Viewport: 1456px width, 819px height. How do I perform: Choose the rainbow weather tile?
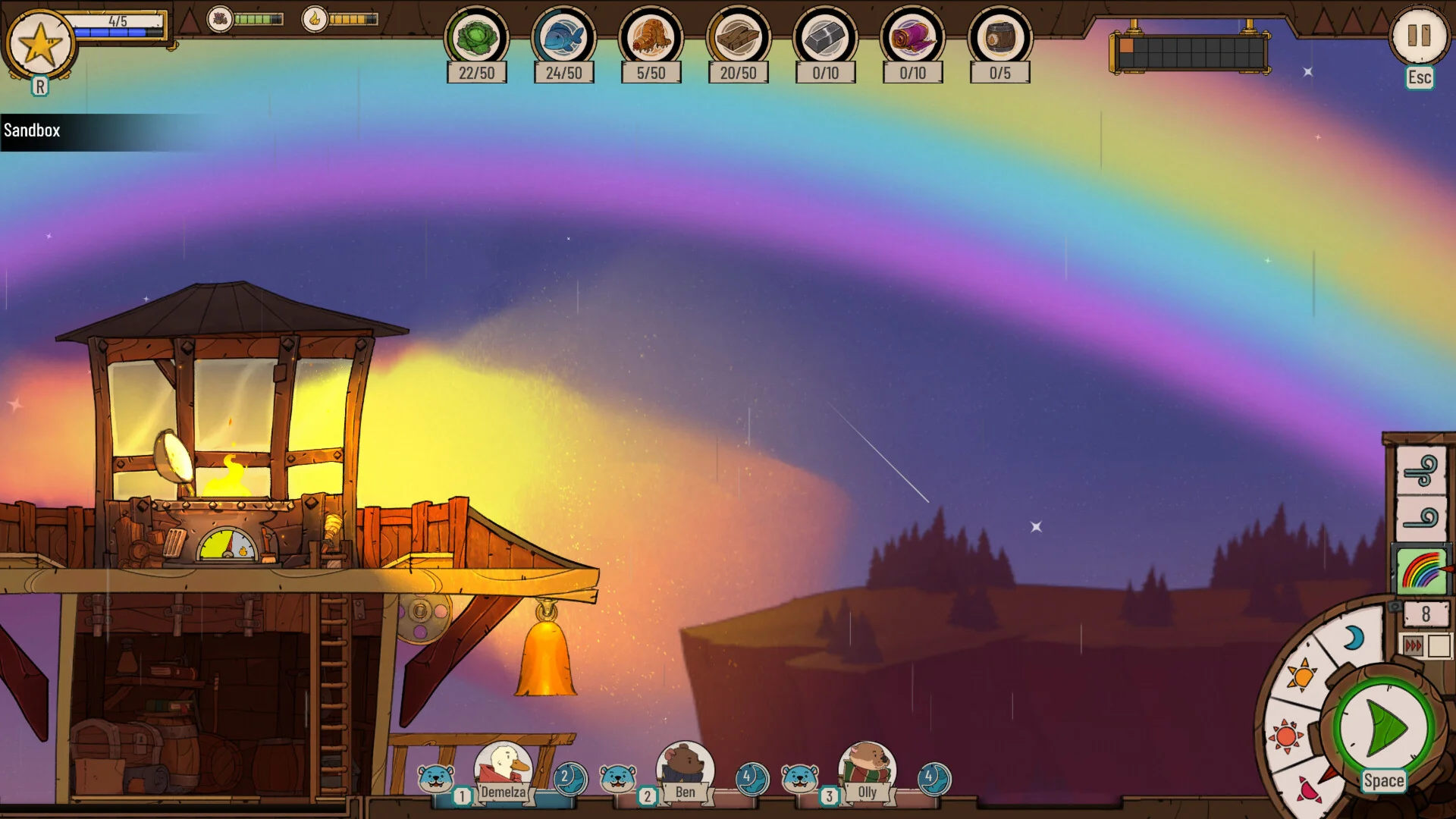(x=1421, y=570)
